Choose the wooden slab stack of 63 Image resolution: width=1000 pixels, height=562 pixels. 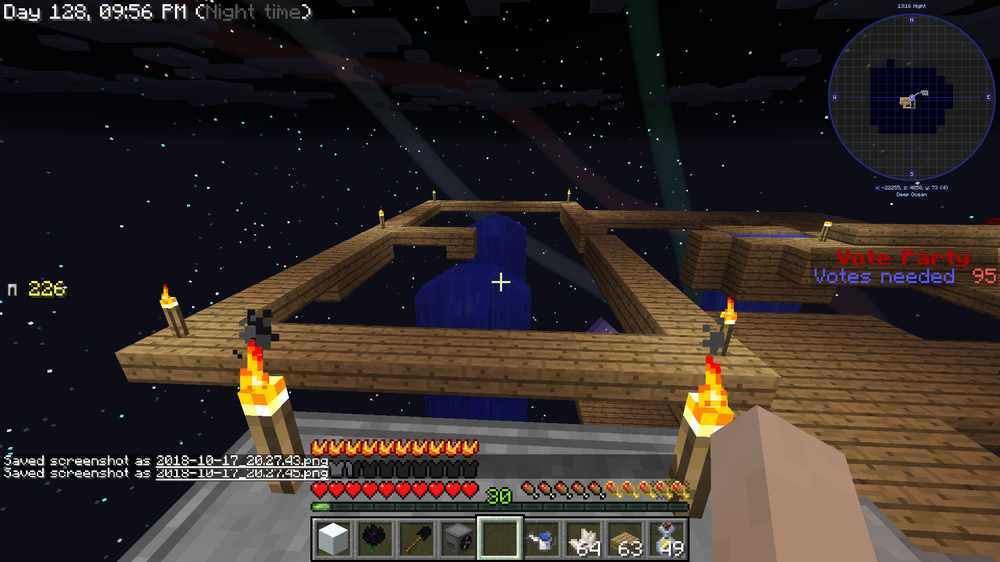624,538
